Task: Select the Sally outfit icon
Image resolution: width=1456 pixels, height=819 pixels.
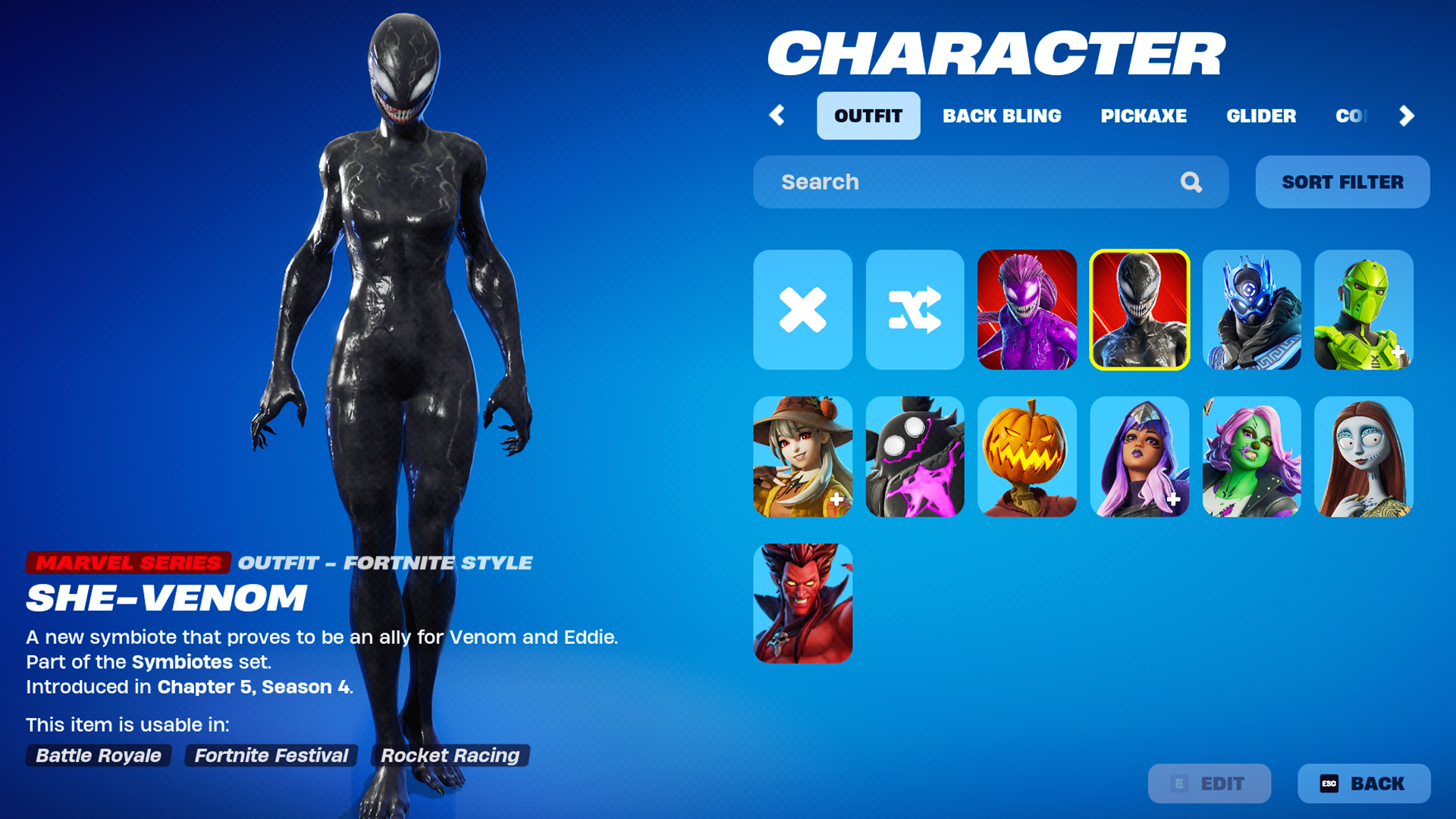Action: tap(1363, 457)
